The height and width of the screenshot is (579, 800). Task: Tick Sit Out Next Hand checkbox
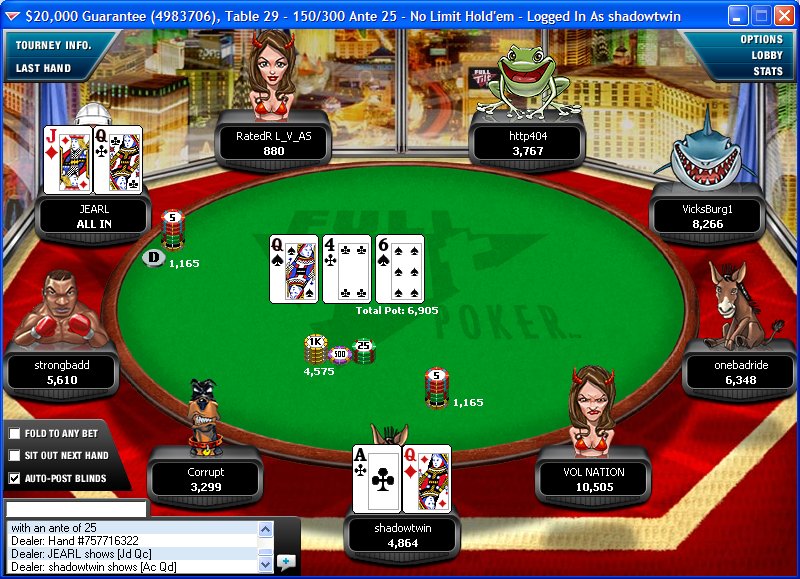pos(14,456)
